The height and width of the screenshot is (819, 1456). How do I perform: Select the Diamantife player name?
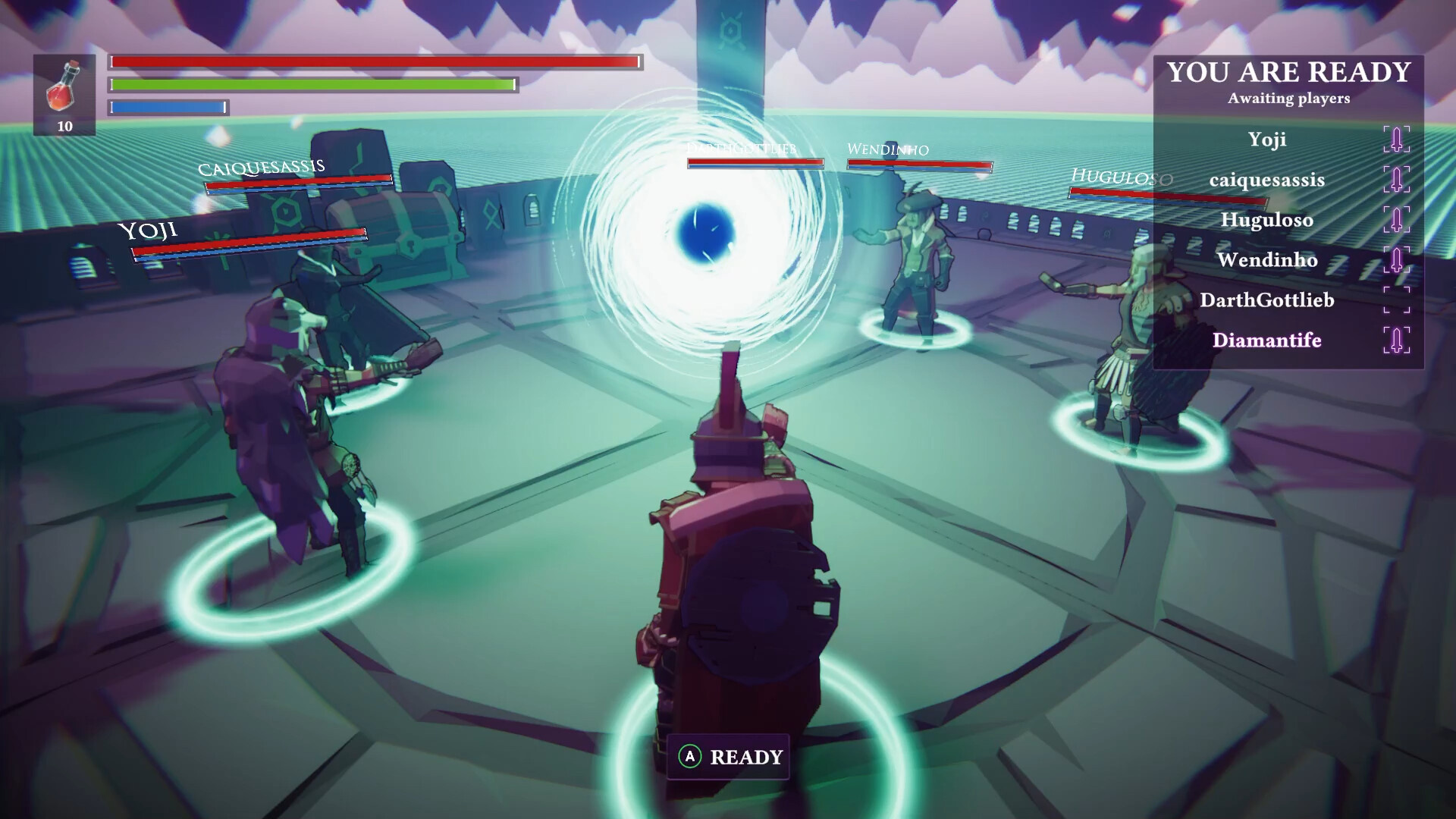click(x=1266, y=340)
